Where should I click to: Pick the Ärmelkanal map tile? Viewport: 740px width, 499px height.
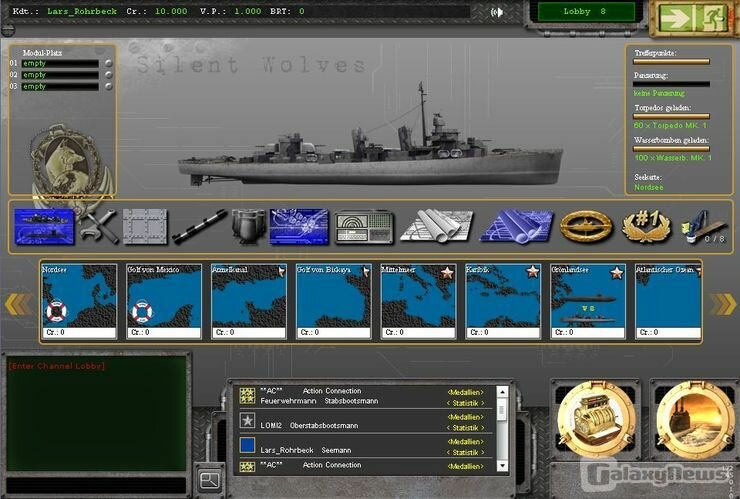point(248,300)
